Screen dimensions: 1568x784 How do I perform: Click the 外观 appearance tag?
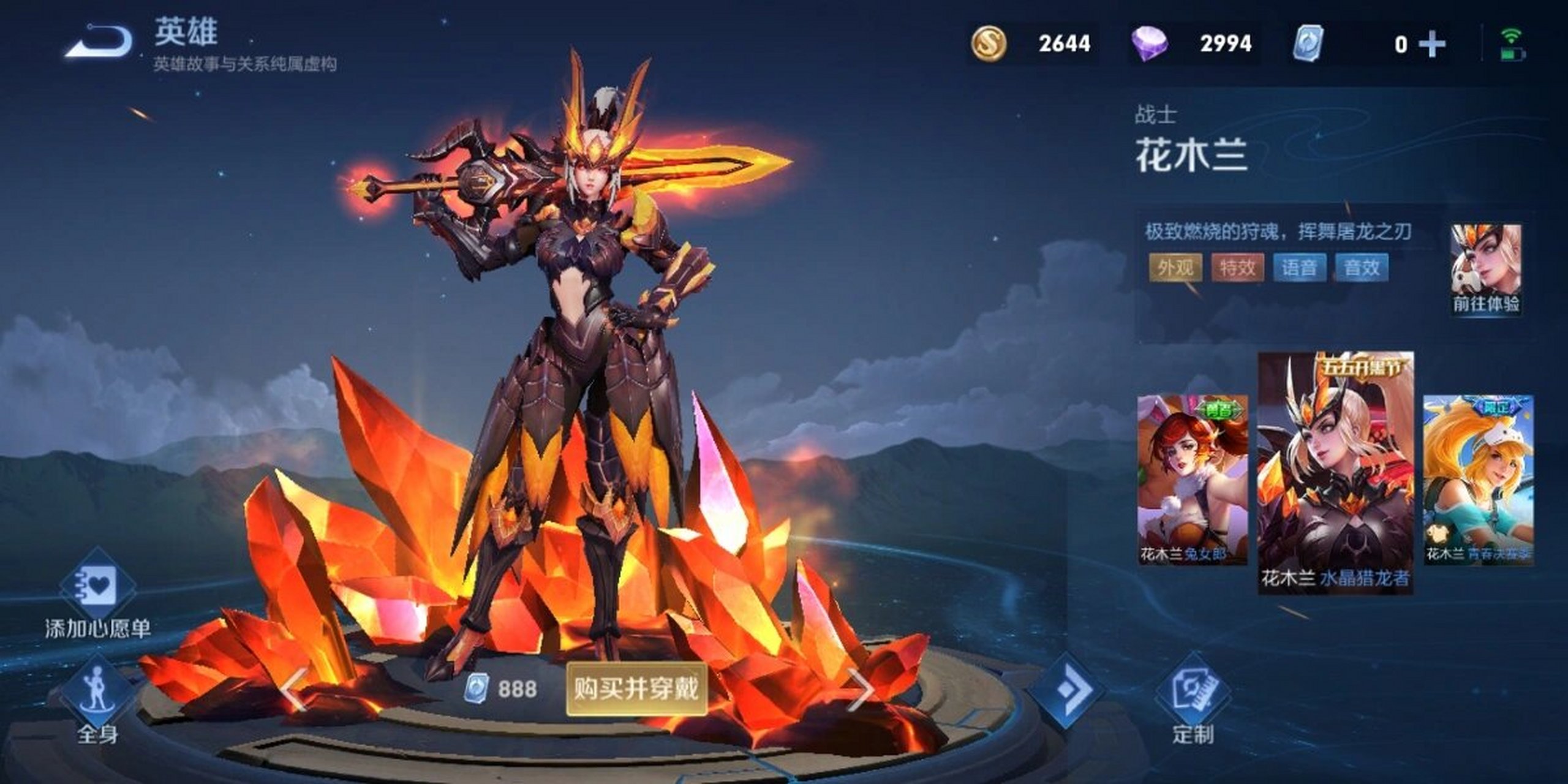click(x=1175, y=268)
